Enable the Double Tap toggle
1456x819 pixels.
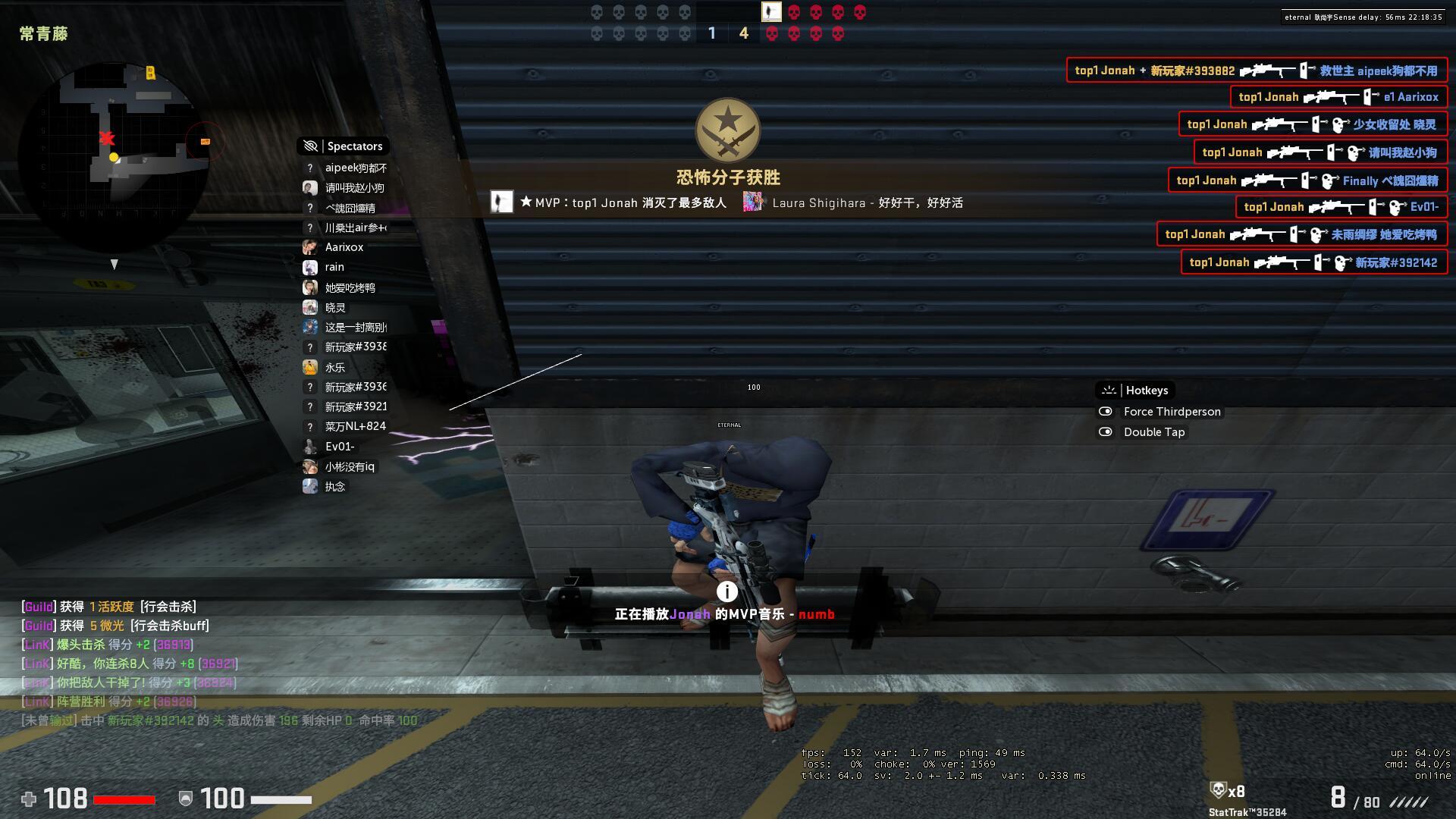1106,431
